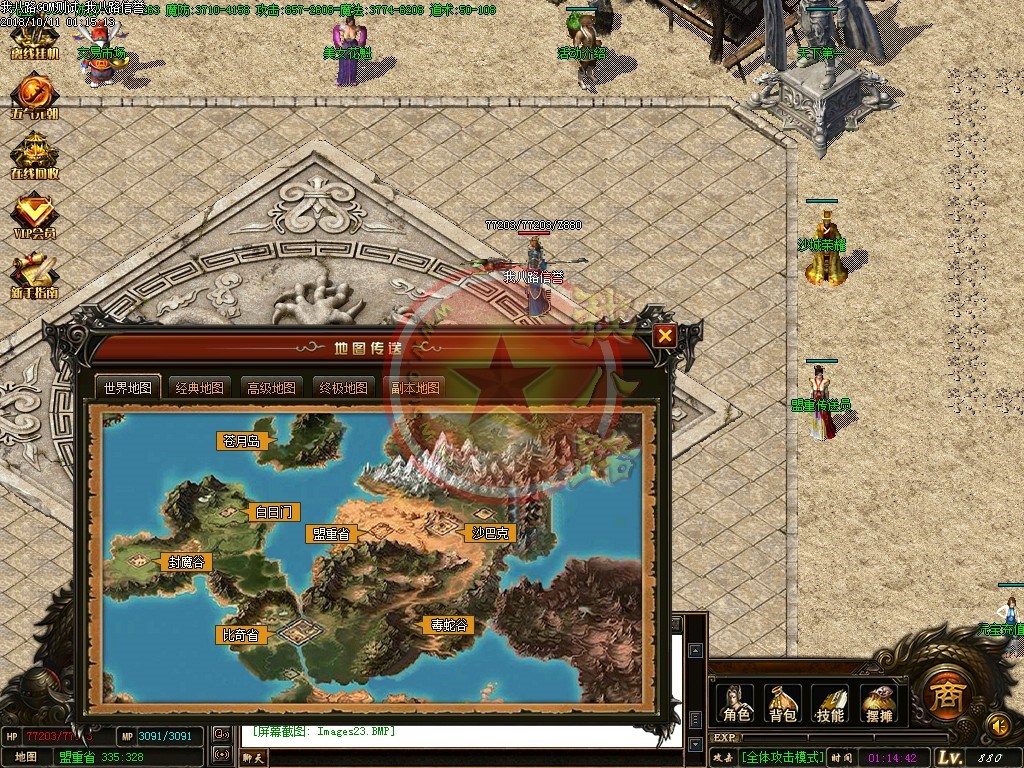The width and height of the screenshot is (1024, 768).
Task: Open the 新手指南 beginner guide
Action: coord(33,277)
